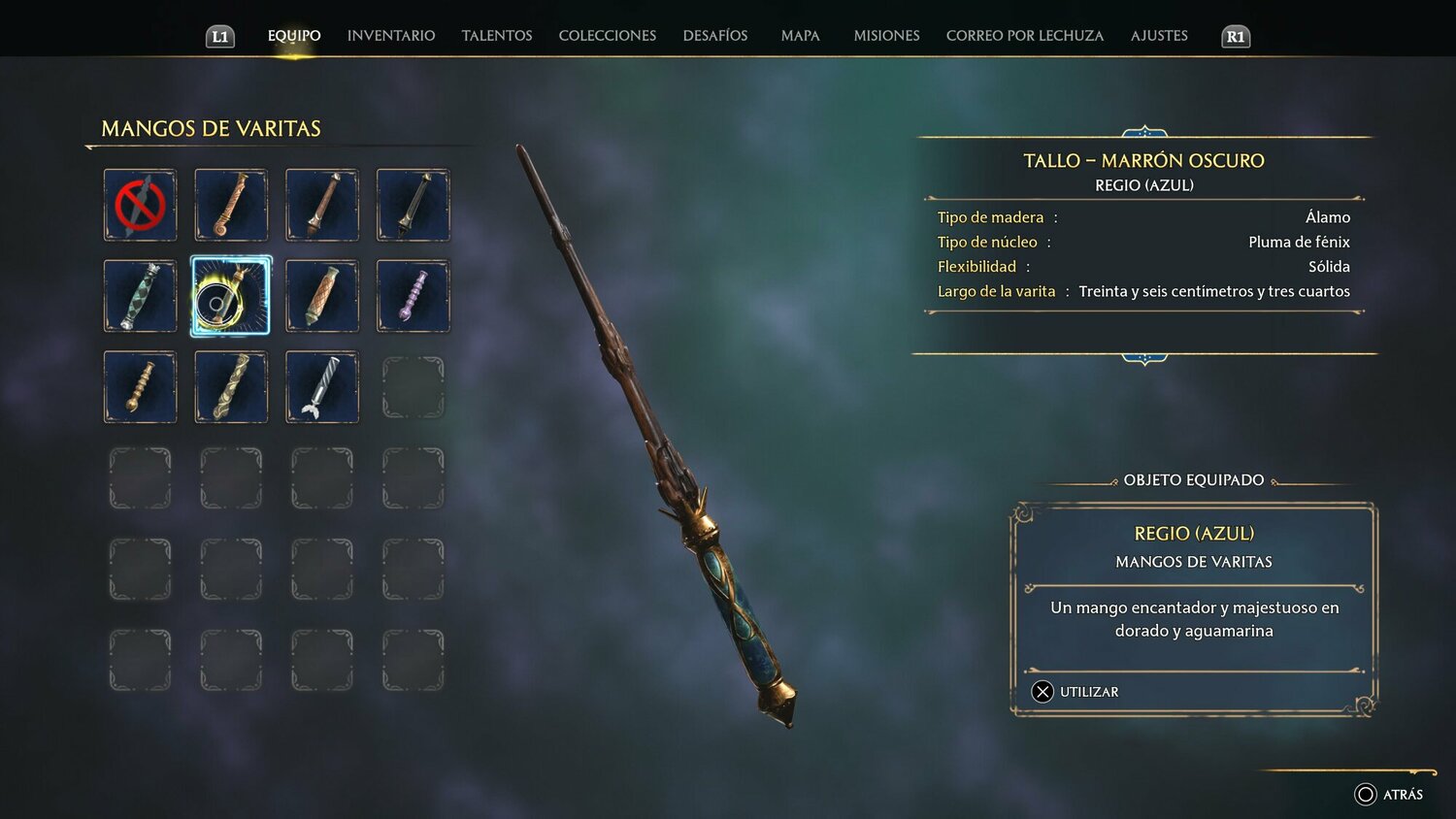Image resolution: width=1456 pixels, height=819 pixels.
Task: Switch to the MAPA tab
Action: 800,35
